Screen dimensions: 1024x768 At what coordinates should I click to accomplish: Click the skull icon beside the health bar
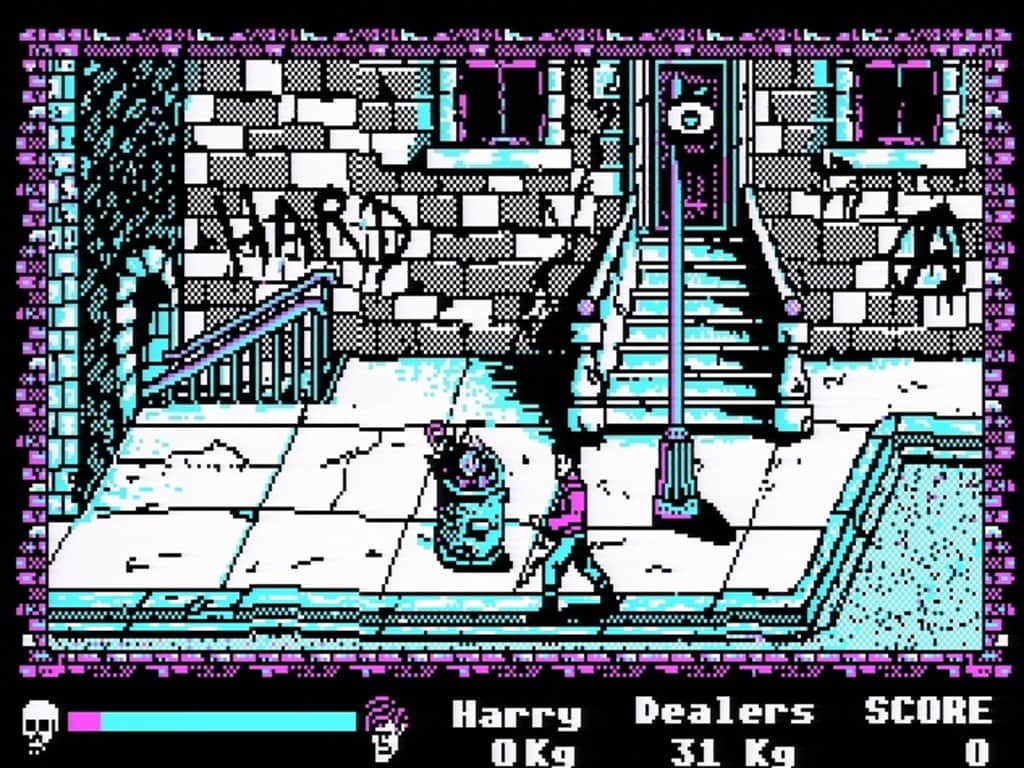40,721
